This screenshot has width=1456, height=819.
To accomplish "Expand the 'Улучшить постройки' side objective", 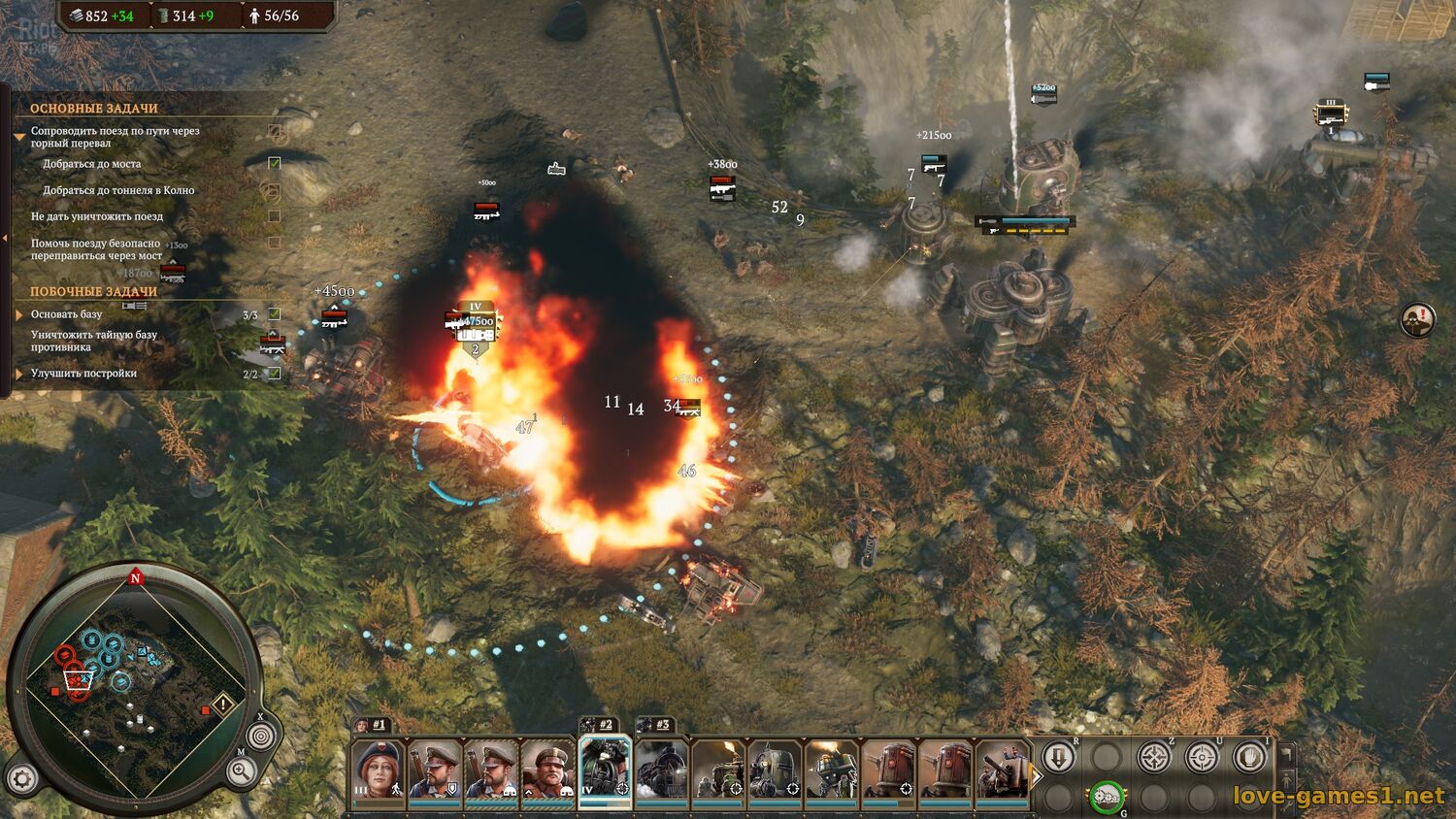I will pos(19,374).
